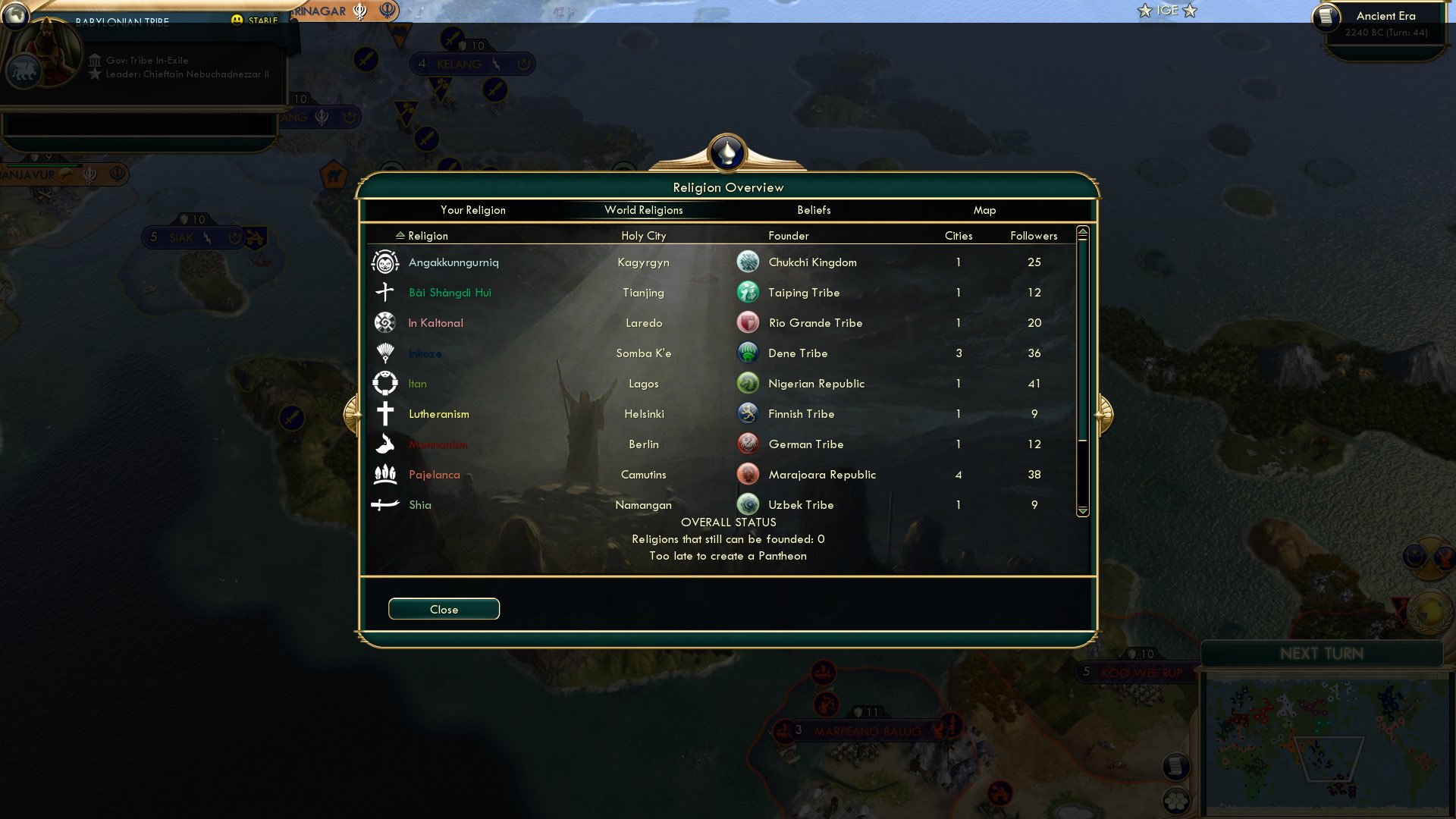The image size is (1456, 819).
Task: Click the Inkoze religion symbol
Action: click(386, 353)
